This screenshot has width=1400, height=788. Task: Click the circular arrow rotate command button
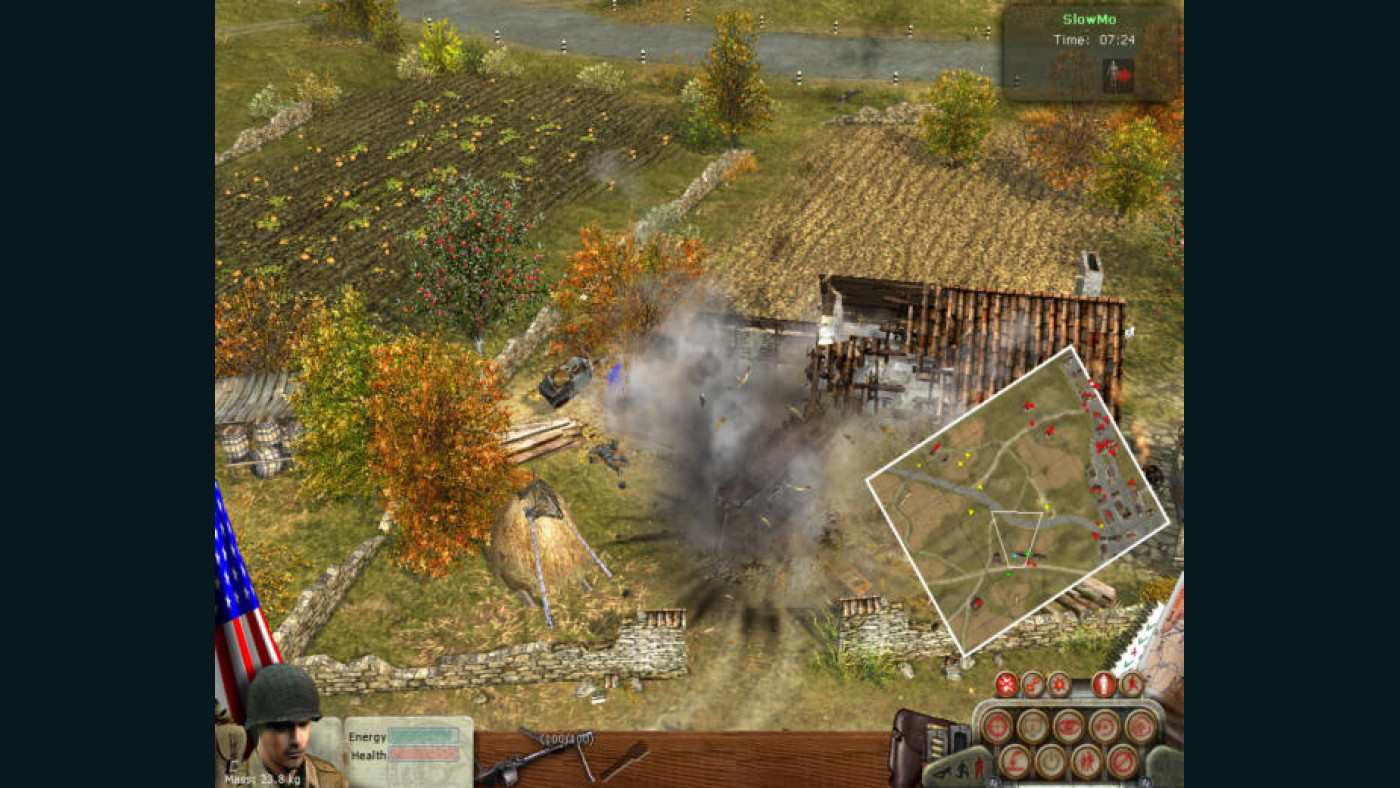point(1104,727)
